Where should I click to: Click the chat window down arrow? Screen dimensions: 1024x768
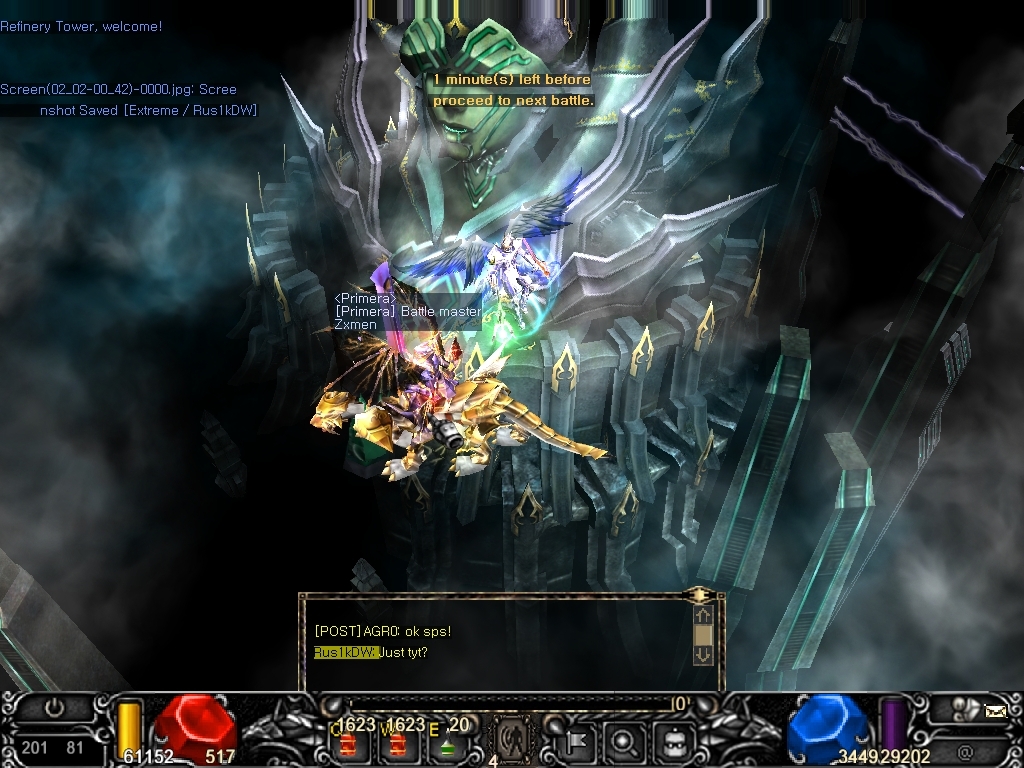pyautogui.click(x=703, y=655)
